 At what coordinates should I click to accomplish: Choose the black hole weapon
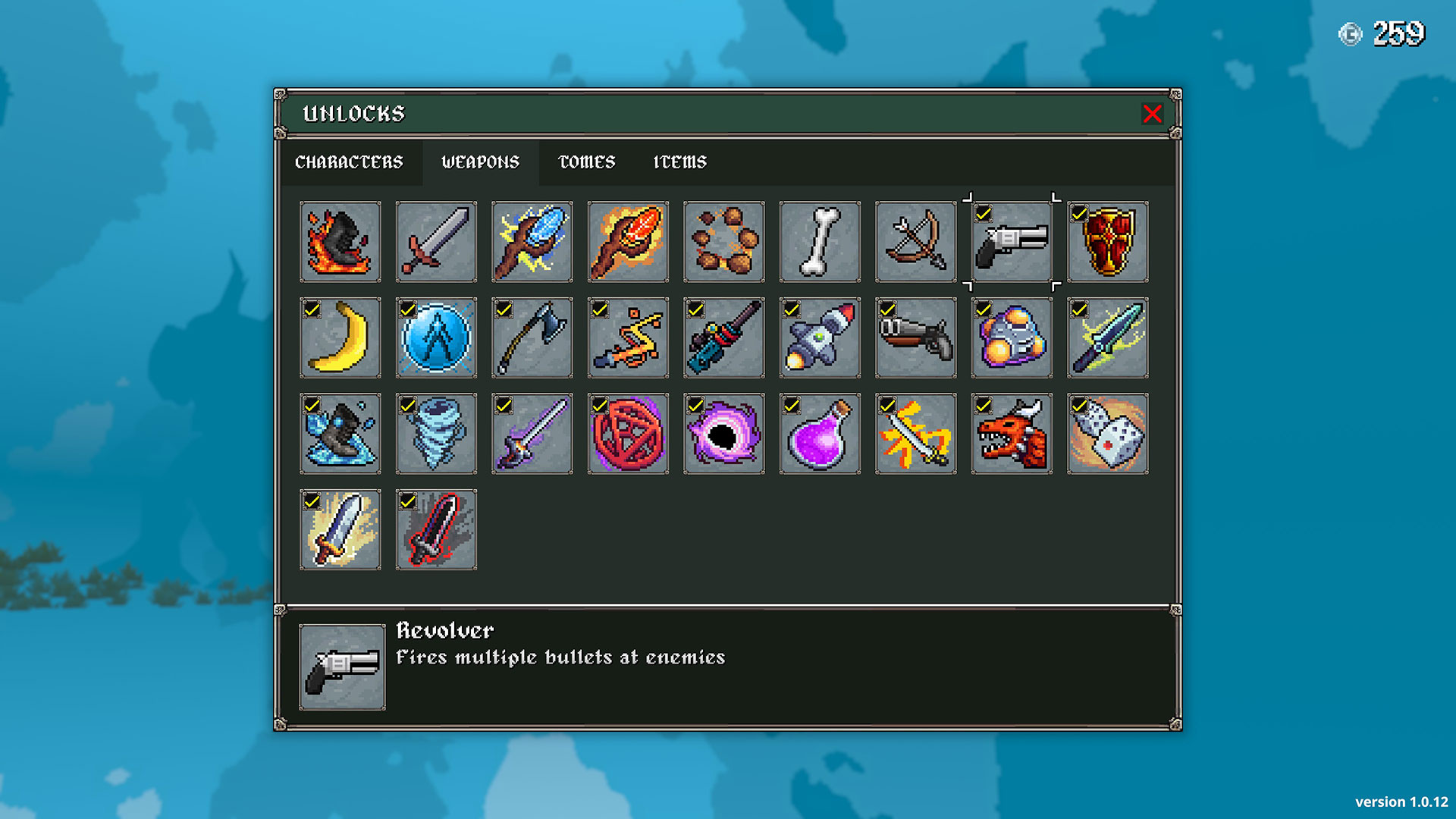(723, 434)
